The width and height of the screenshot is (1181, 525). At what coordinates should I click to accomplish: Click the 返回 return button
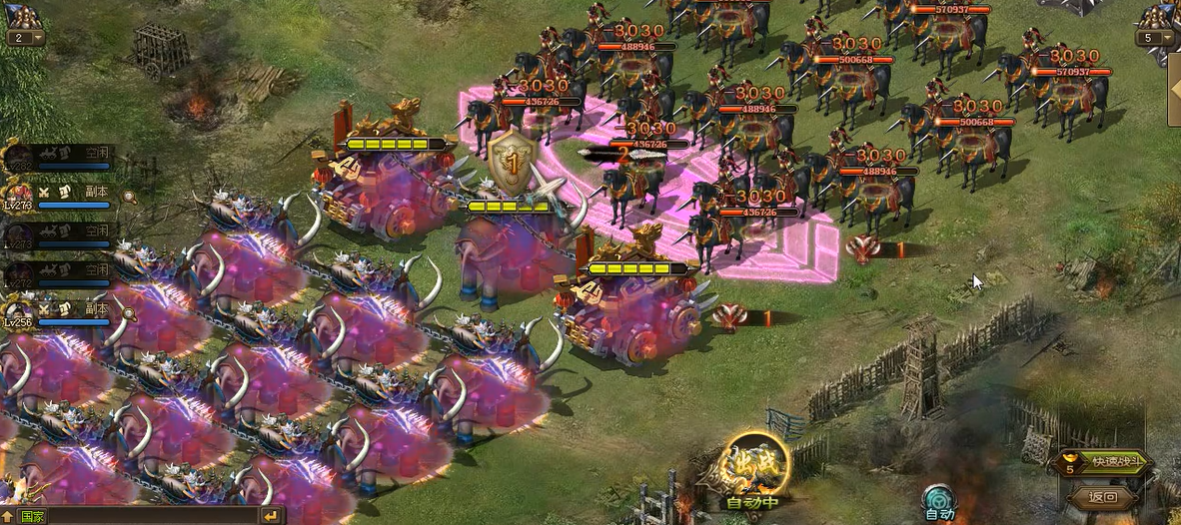point(1104,497)
